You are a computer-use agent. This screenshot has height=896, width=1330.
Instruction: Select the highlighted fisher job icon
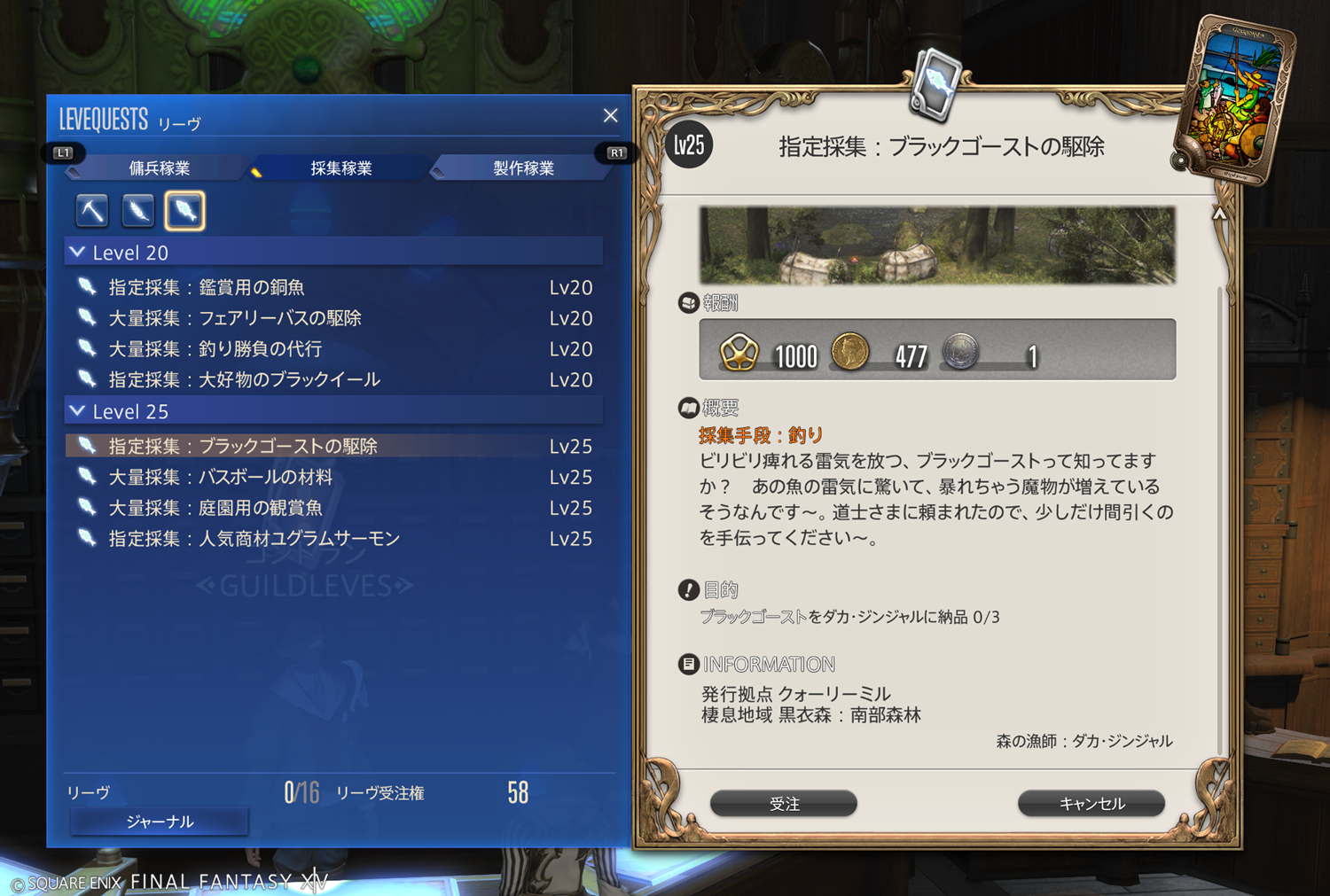184,211
